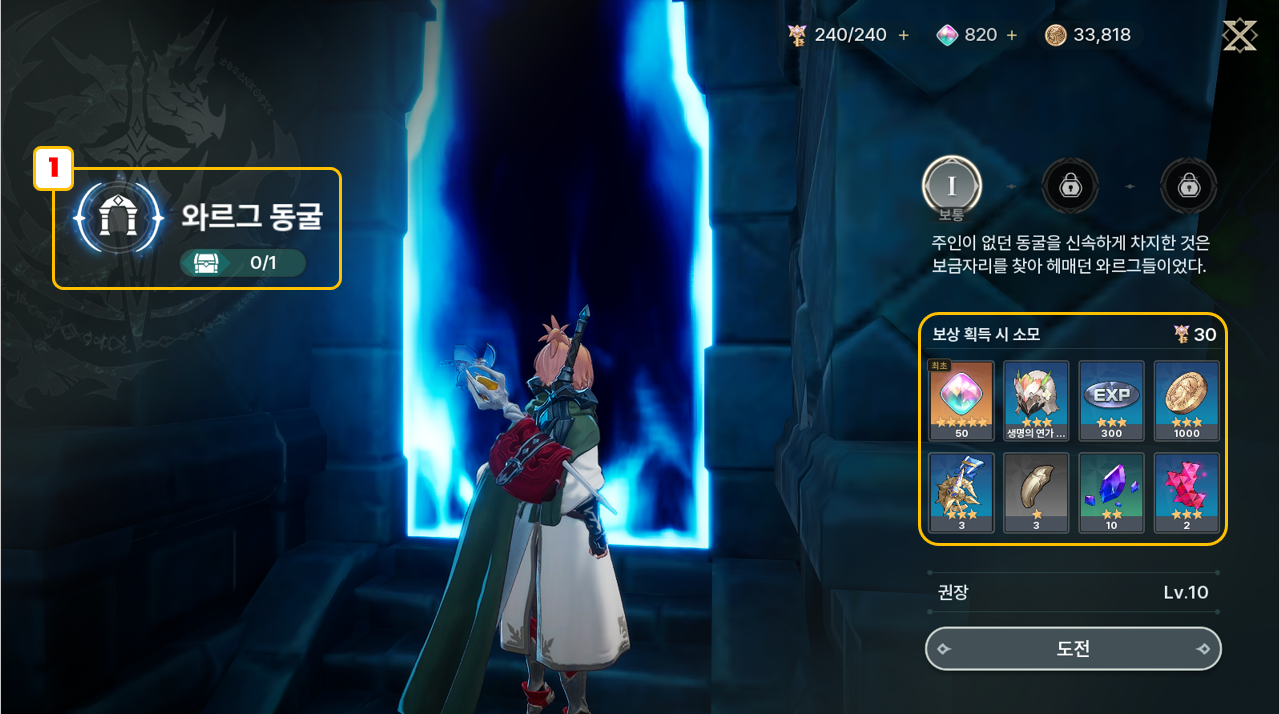This screenshot has height=714, width=1279.
Task: Show the 1000 gold coin reward
Action: tap(1186, 401)
